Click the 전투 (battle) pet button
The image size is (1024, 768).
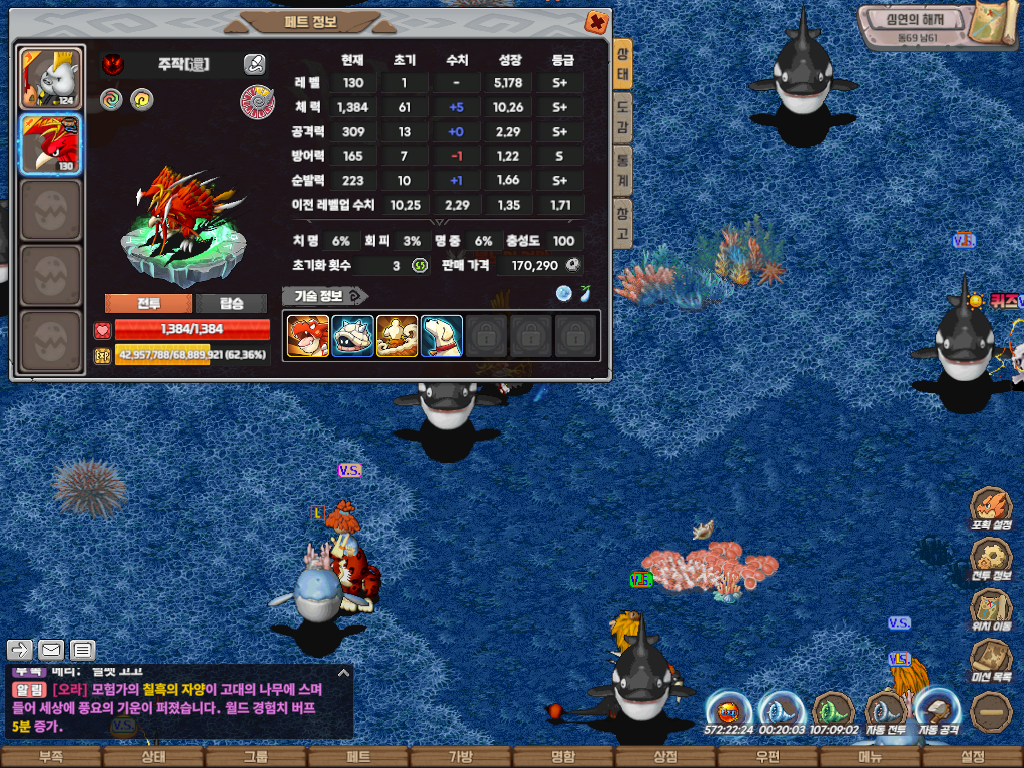click(x=148, y=304)
